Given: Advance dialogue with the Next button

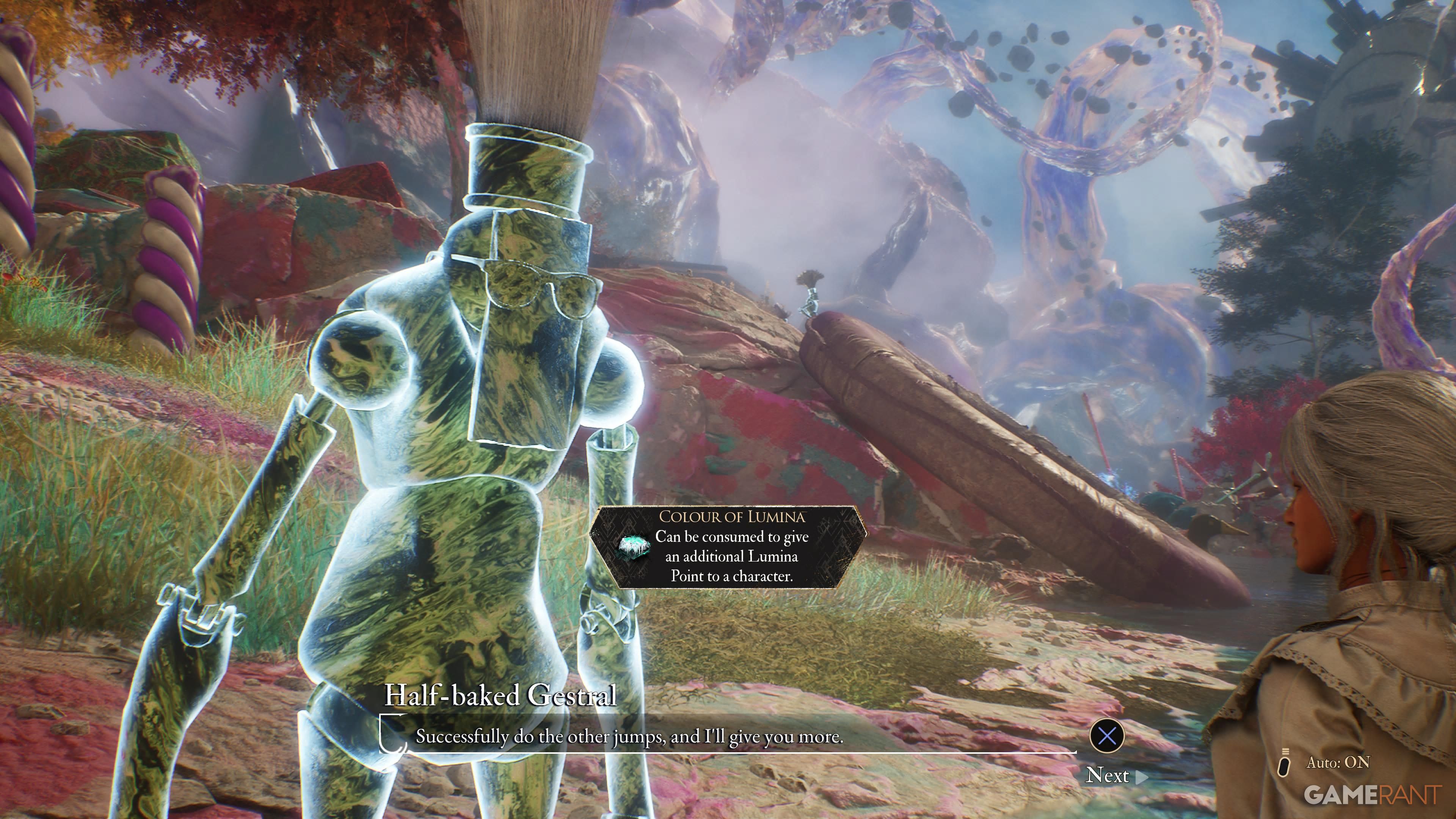Looking at the screenshot, I should click(1115, 775).
